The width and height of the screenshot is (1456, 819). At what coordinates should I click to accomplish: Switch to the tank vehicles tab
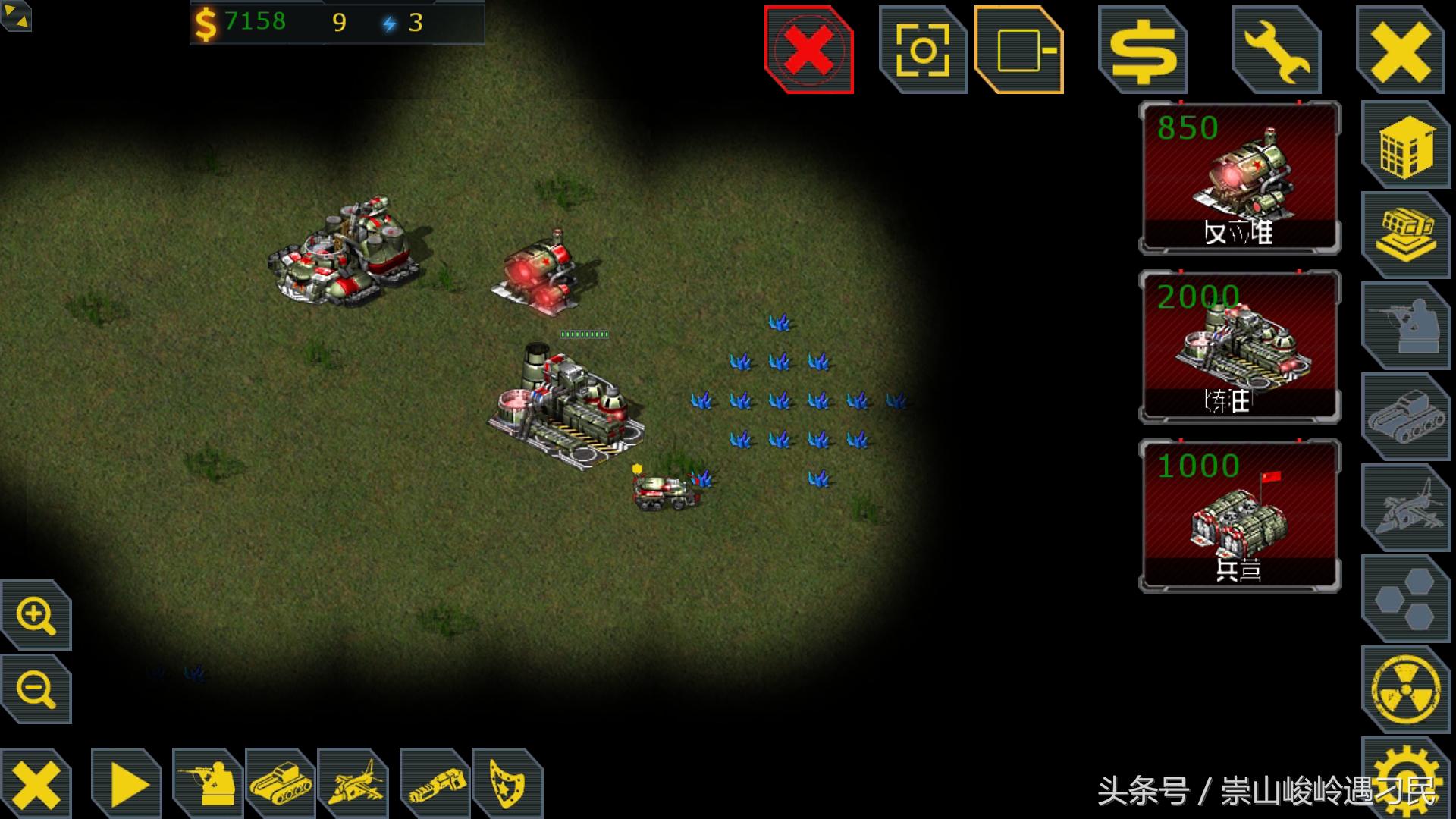tap(1405, 417)
